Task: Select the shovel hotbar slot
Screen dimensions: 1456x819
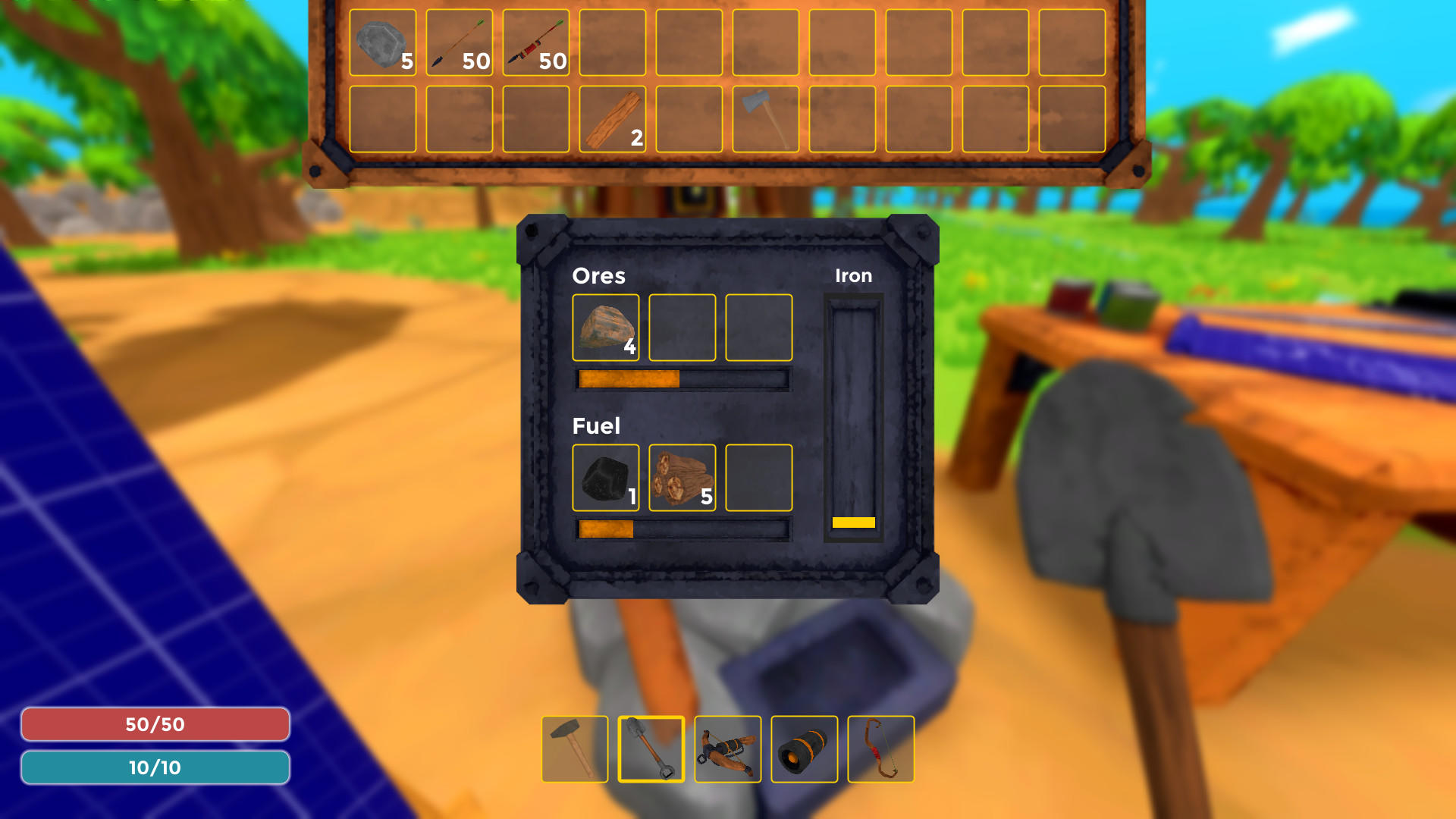Action: (x=652, y=749)
